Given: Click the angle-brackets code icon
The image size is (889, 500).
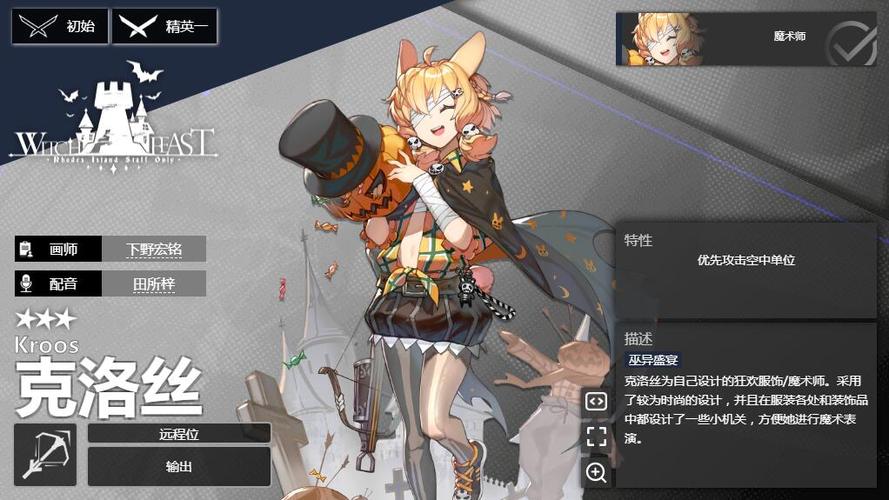Looking at the screenshot, I should [x=596, y=401].
